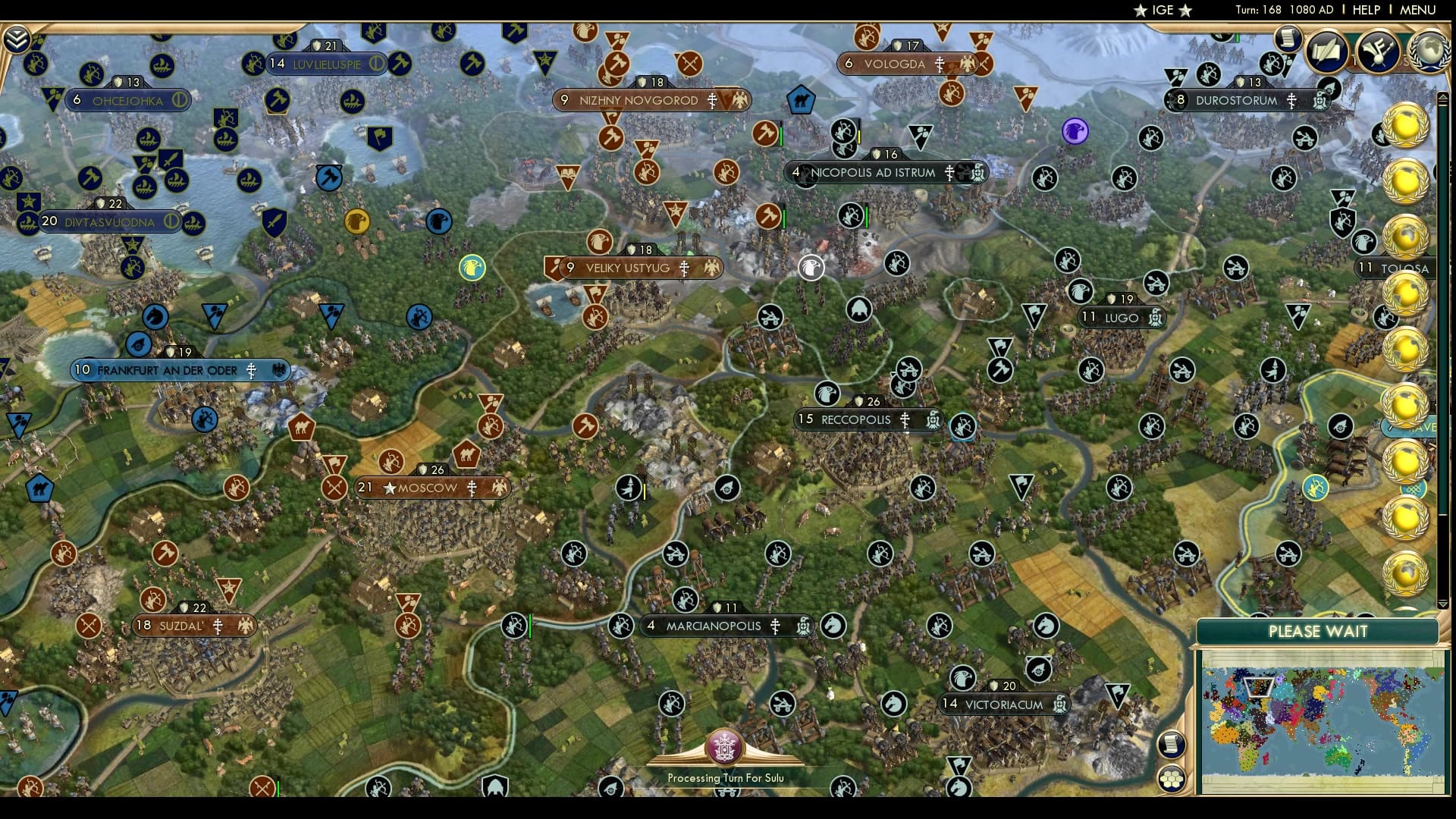Image resolution: width=1456 pixels, height=819 pixels.
Task: Select the Victoriacum city banner
Action: [1001, 704]
